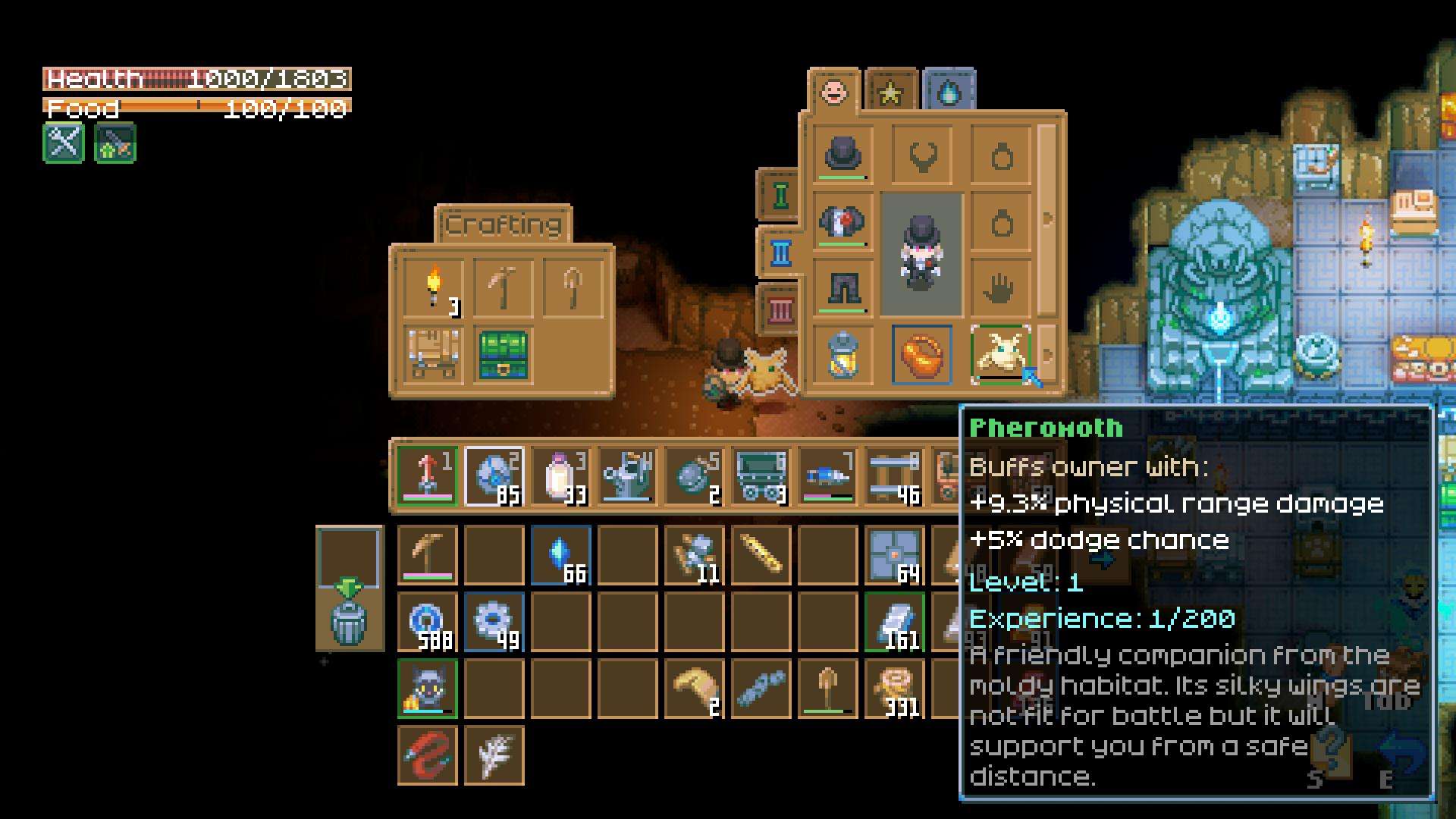Switch to equipment preset I
This screenshot has height=819, width=1456.
click(x=780, y=196)
